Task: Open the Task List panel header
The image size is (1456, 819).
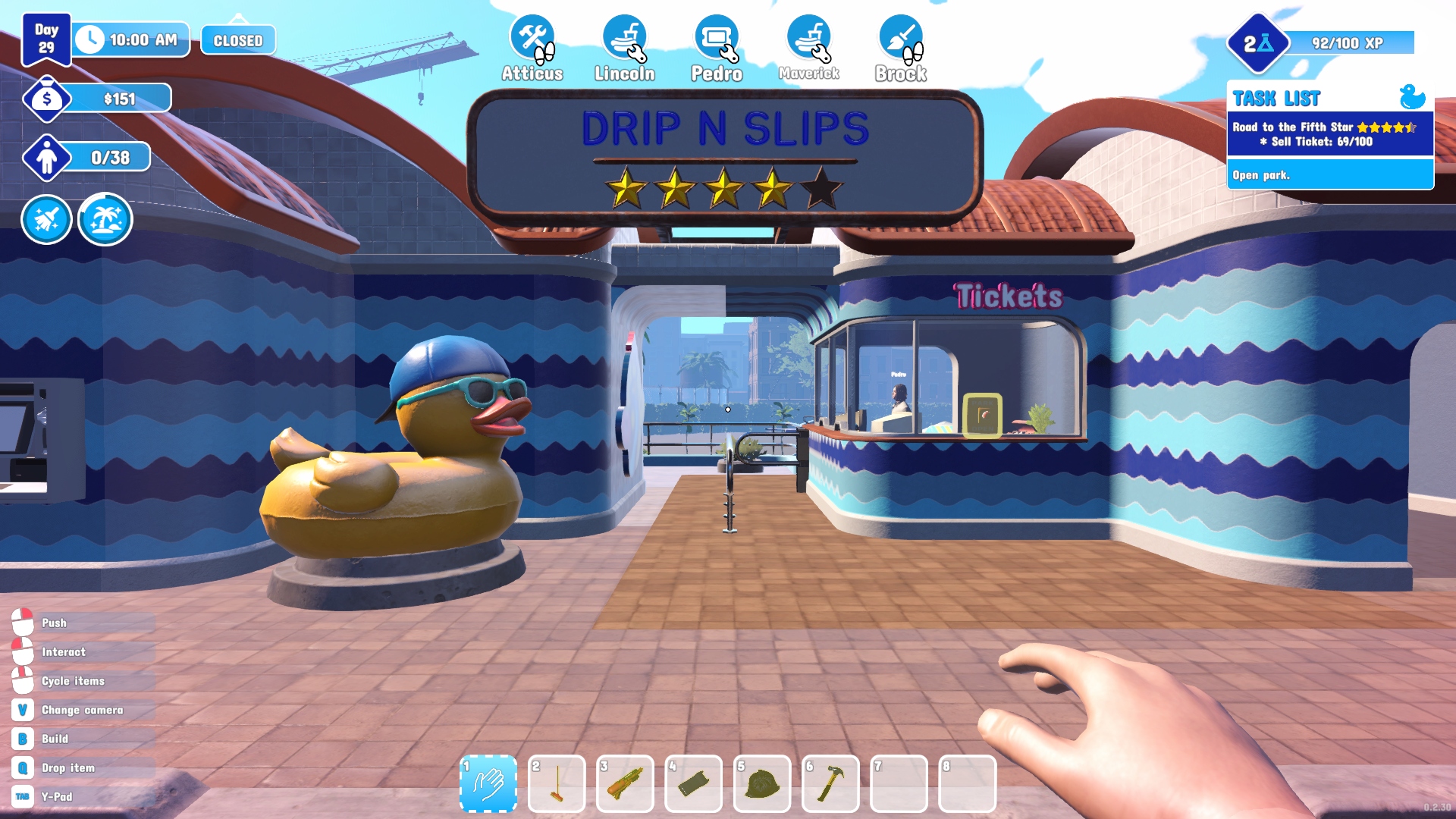Action: [1277, 98]
